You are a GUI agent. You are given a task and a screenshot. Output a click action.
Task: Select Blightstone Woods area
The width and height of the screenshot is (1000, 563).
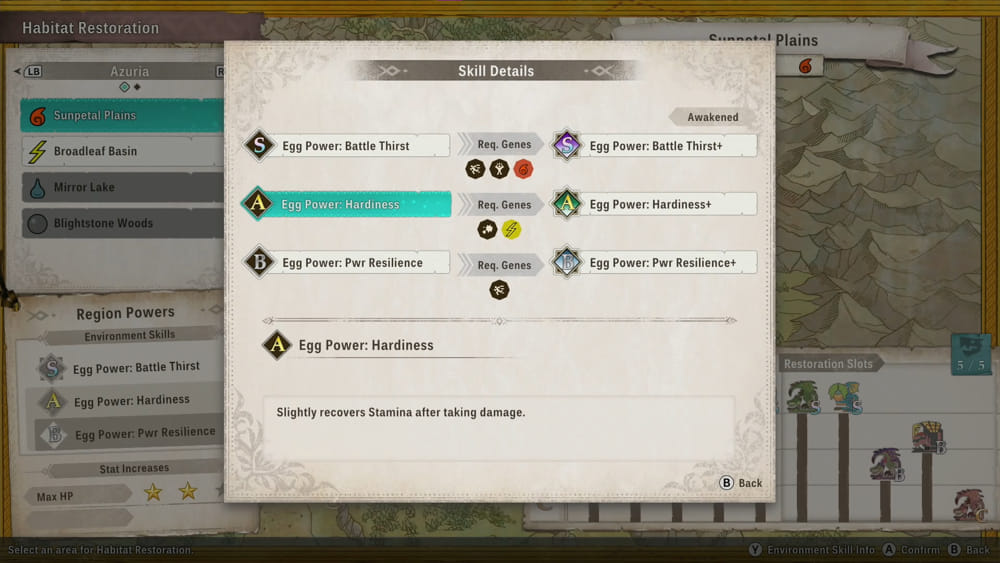point(120,223)
